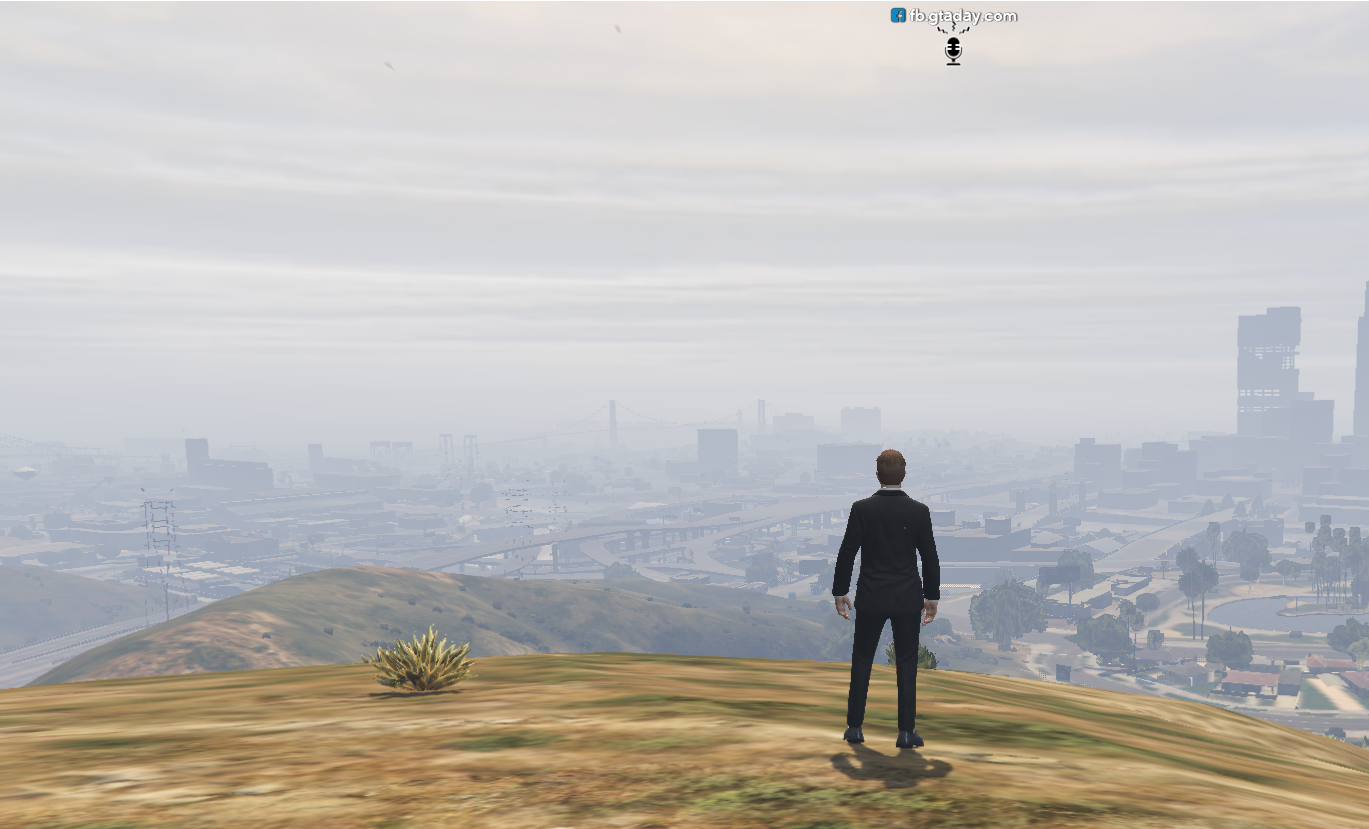Click the microphone voice chat icon

953,50
